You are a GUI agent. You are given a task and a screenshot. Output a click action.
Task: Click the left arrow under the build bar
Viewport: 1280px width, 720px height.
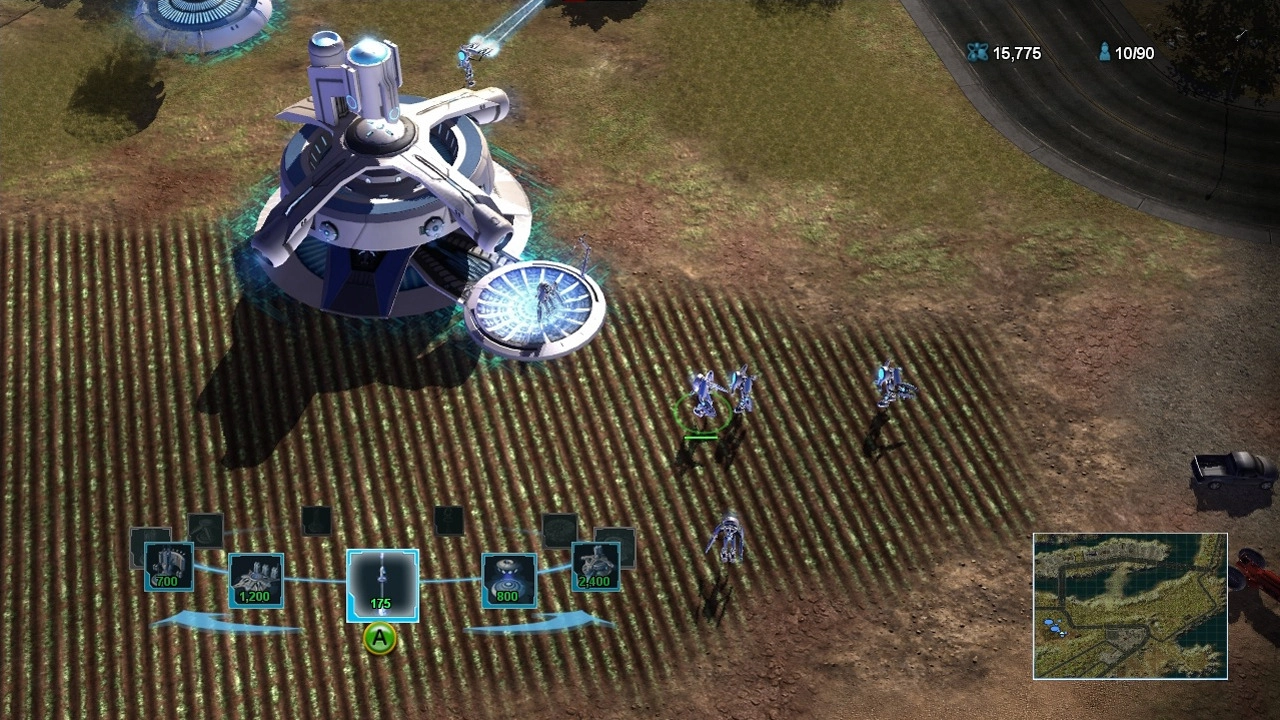tap(225, 623)
